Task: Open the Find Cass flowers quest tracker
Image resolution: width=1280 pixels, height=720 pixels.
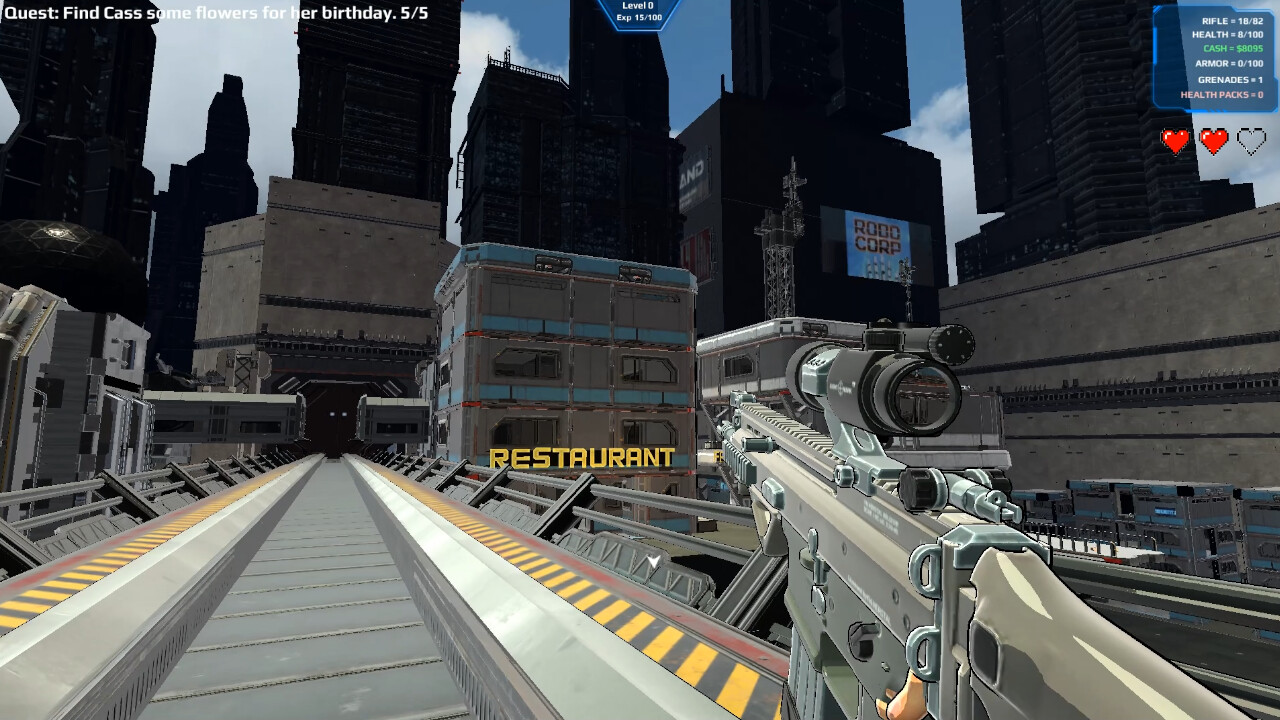Action: click(x=217, y=14)
